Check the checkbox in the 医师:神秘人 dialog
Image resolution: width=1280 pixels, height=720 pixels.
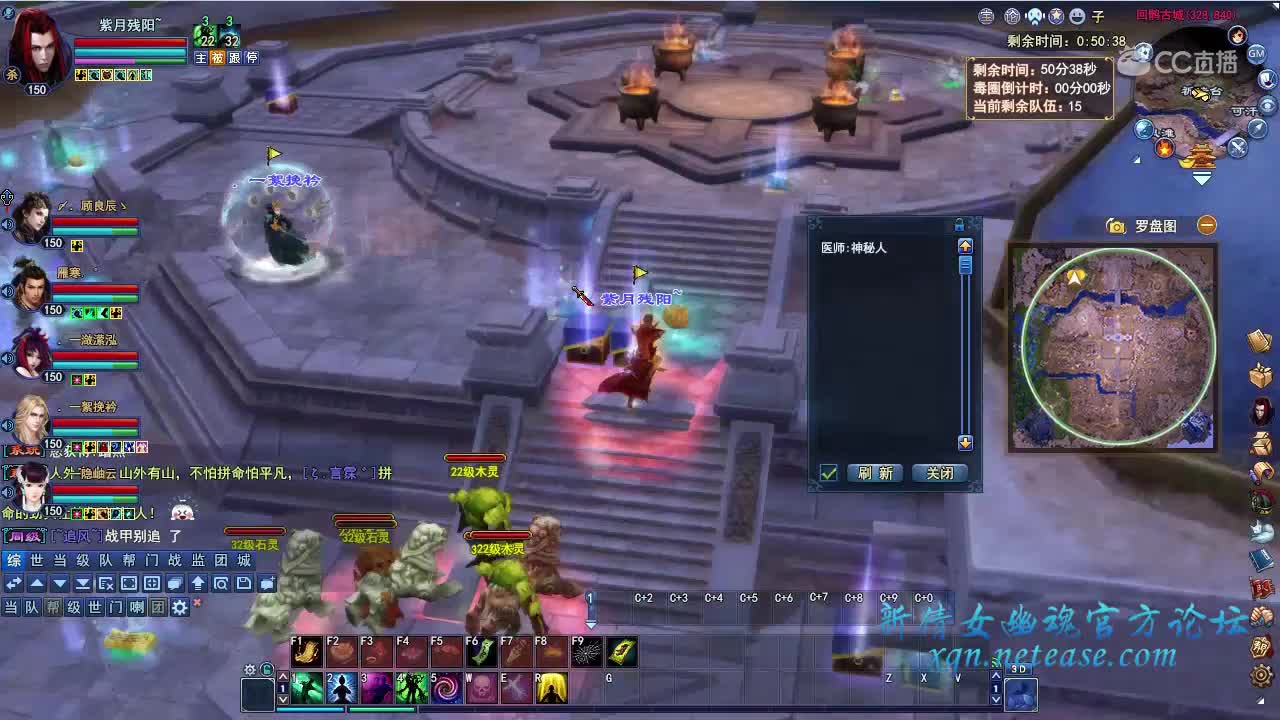pos(829,473)
